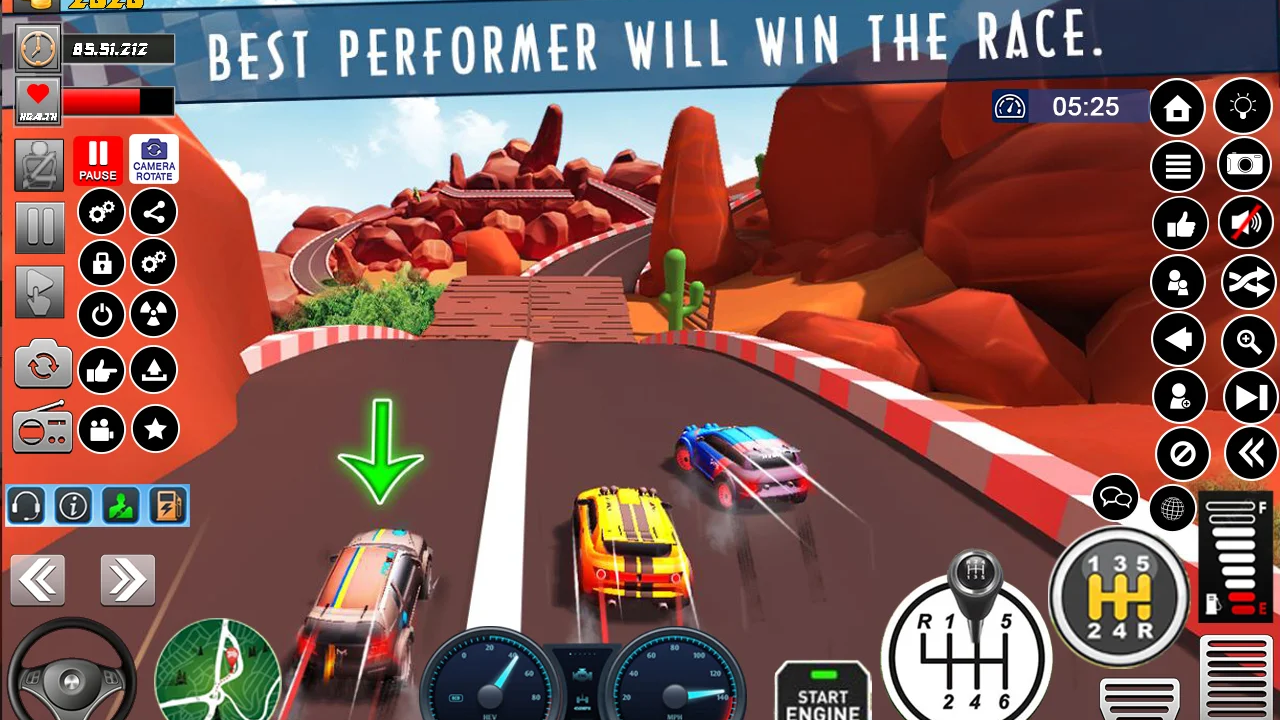Tap the headset support icon
Image resolution: width=1280 pixels, height=720 pixels.
point(25,505)
